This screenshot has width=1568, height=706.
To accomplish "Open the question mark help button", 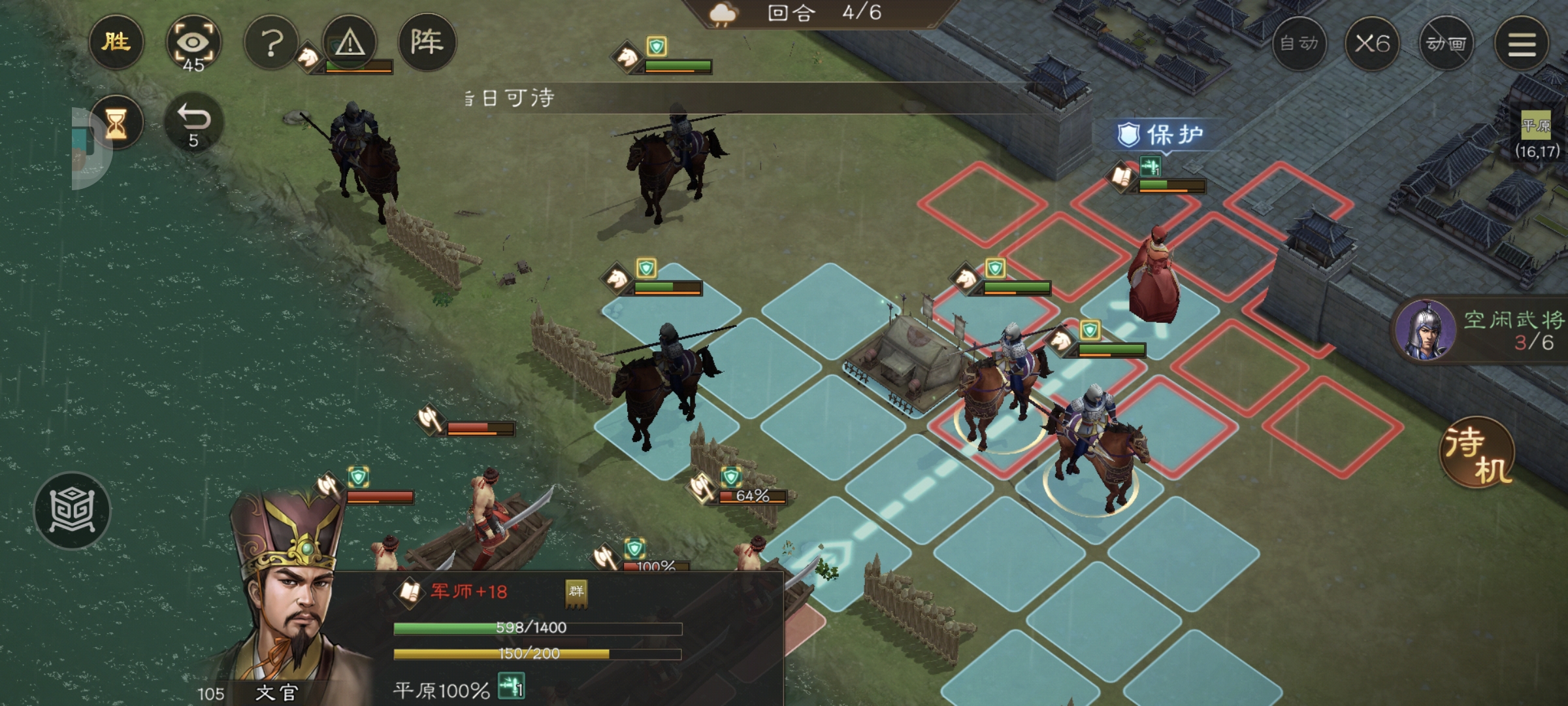I will click(x=271, y=44).
